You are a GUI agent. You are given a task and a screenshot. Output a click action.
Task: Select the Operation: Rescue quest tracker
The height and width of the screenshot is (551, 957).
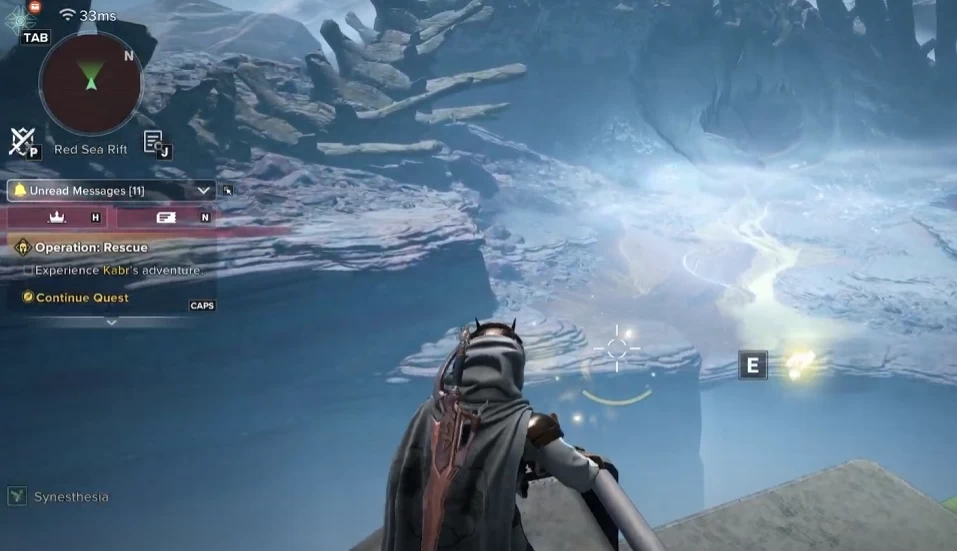90,247
